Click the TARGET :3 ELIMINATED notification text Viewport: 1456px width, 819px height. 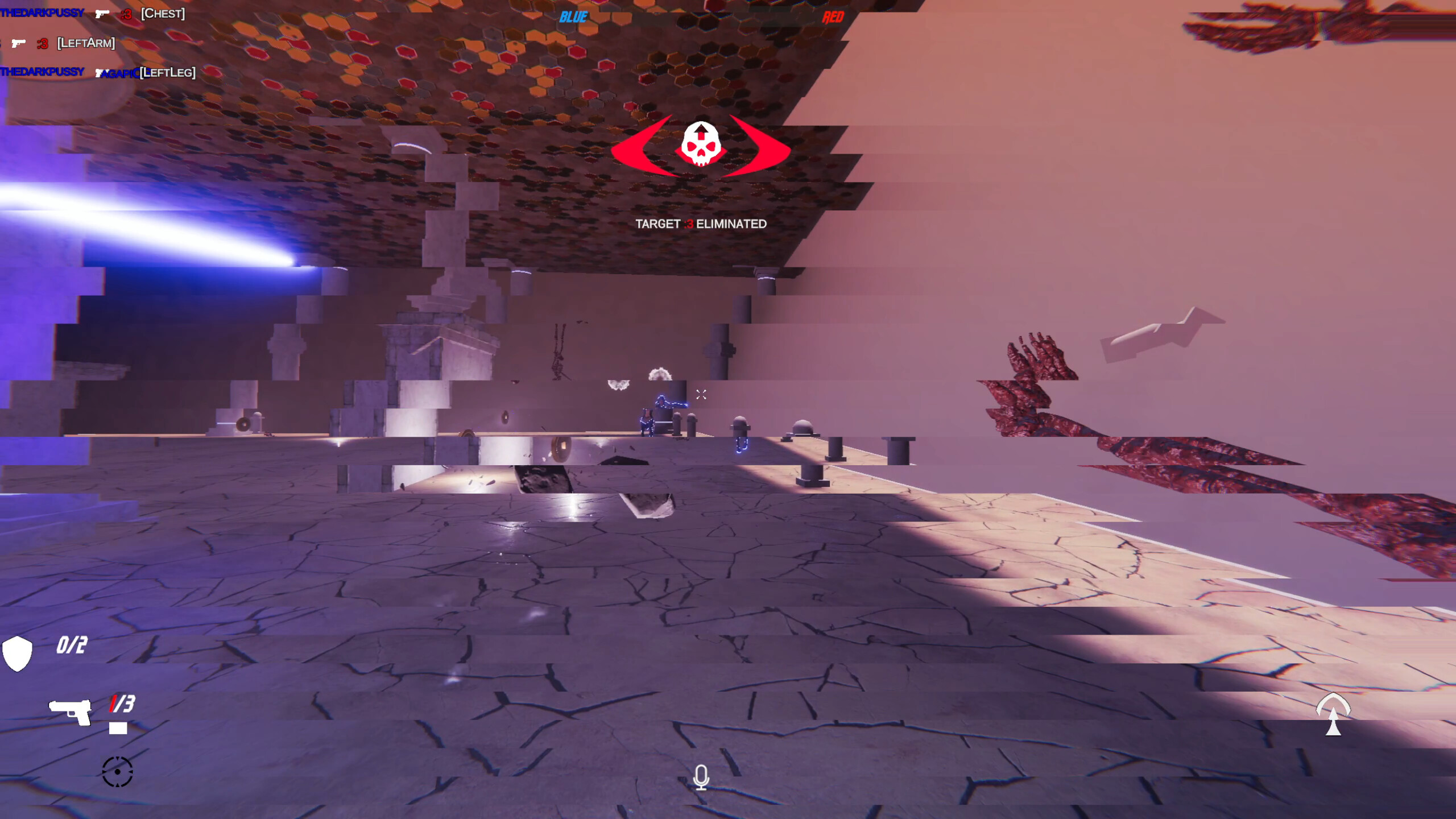click(x=701, y=224)
